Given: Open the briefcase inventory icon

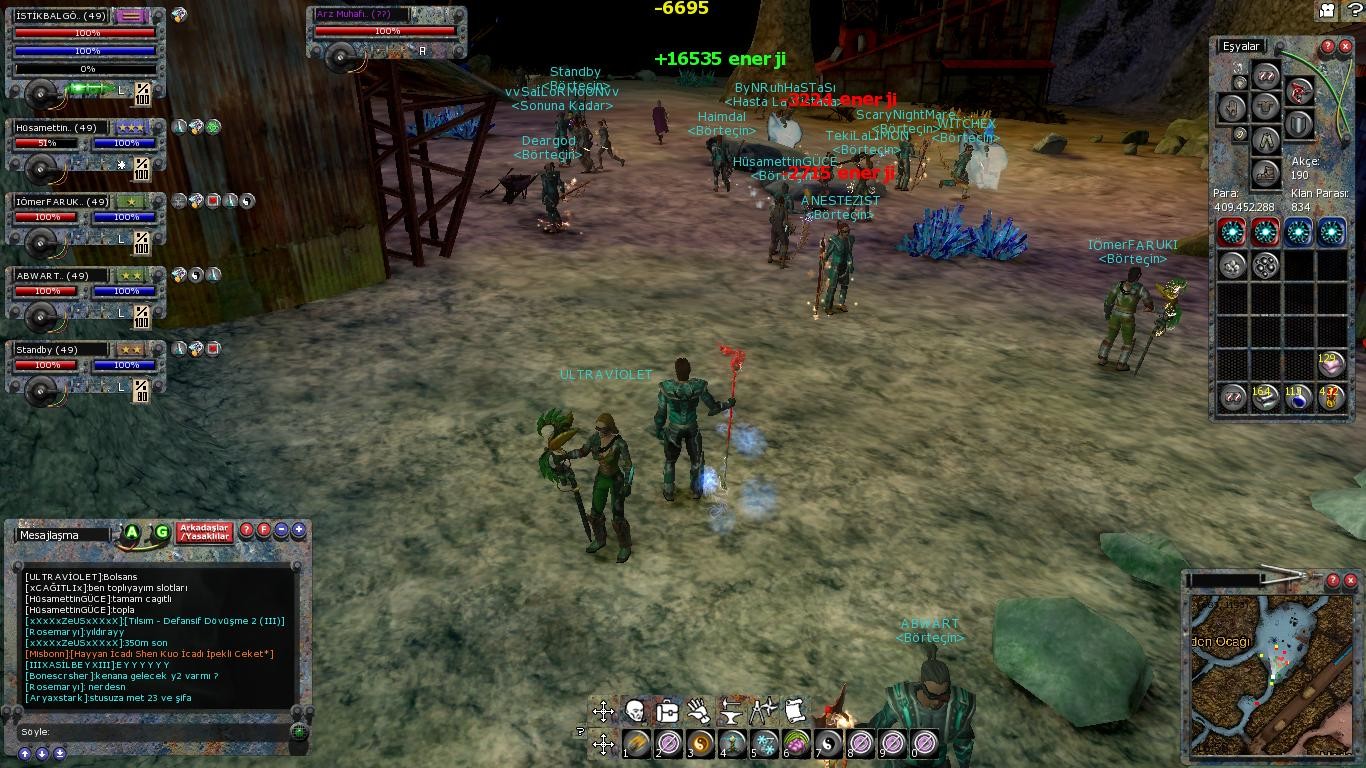Looking at the screenshot, I should click(667, 712).
